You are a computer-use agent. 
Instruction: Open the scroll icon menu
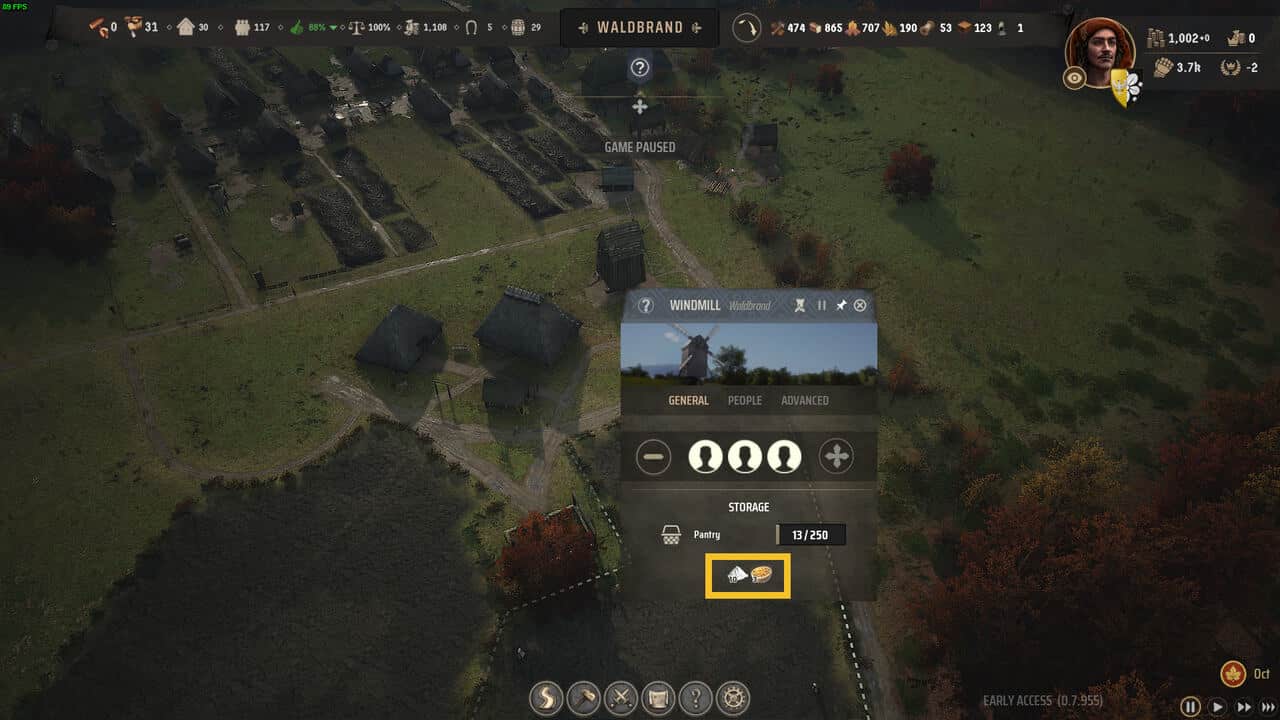[659, 698]
